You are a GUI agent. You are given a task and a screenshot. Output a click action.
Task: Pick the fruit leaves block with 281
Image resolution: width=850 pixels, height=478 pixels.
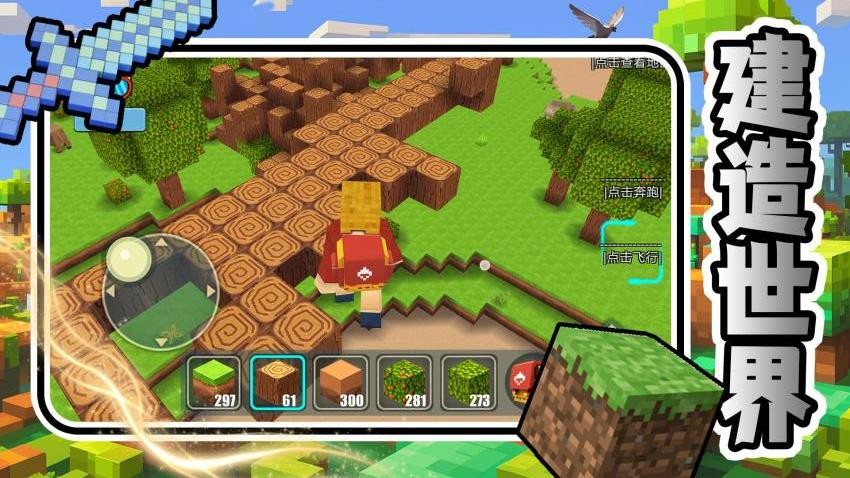point(403,383)
